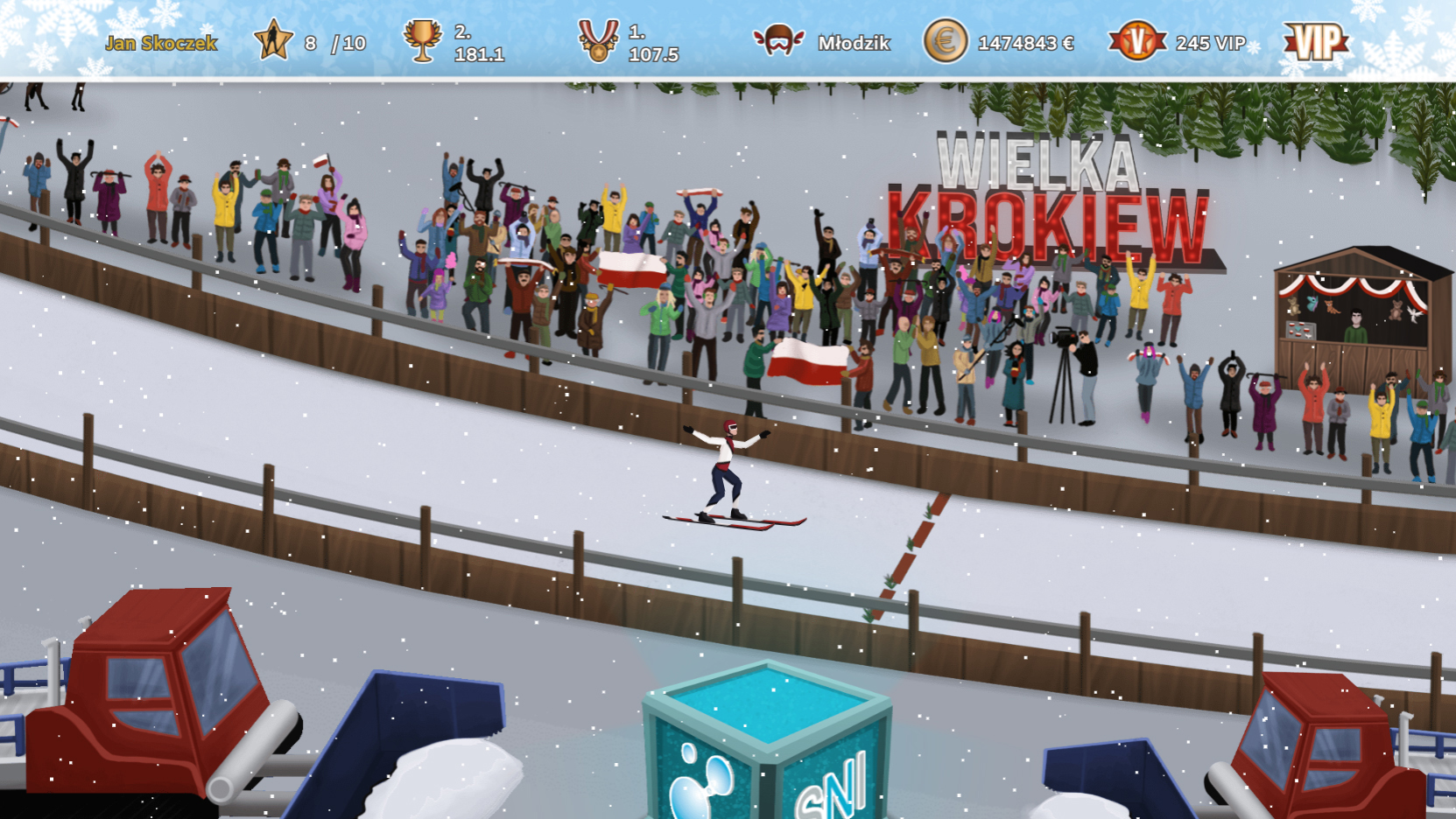Open the euro coin currency icon

pyautogui.click(x=944, y=39)
